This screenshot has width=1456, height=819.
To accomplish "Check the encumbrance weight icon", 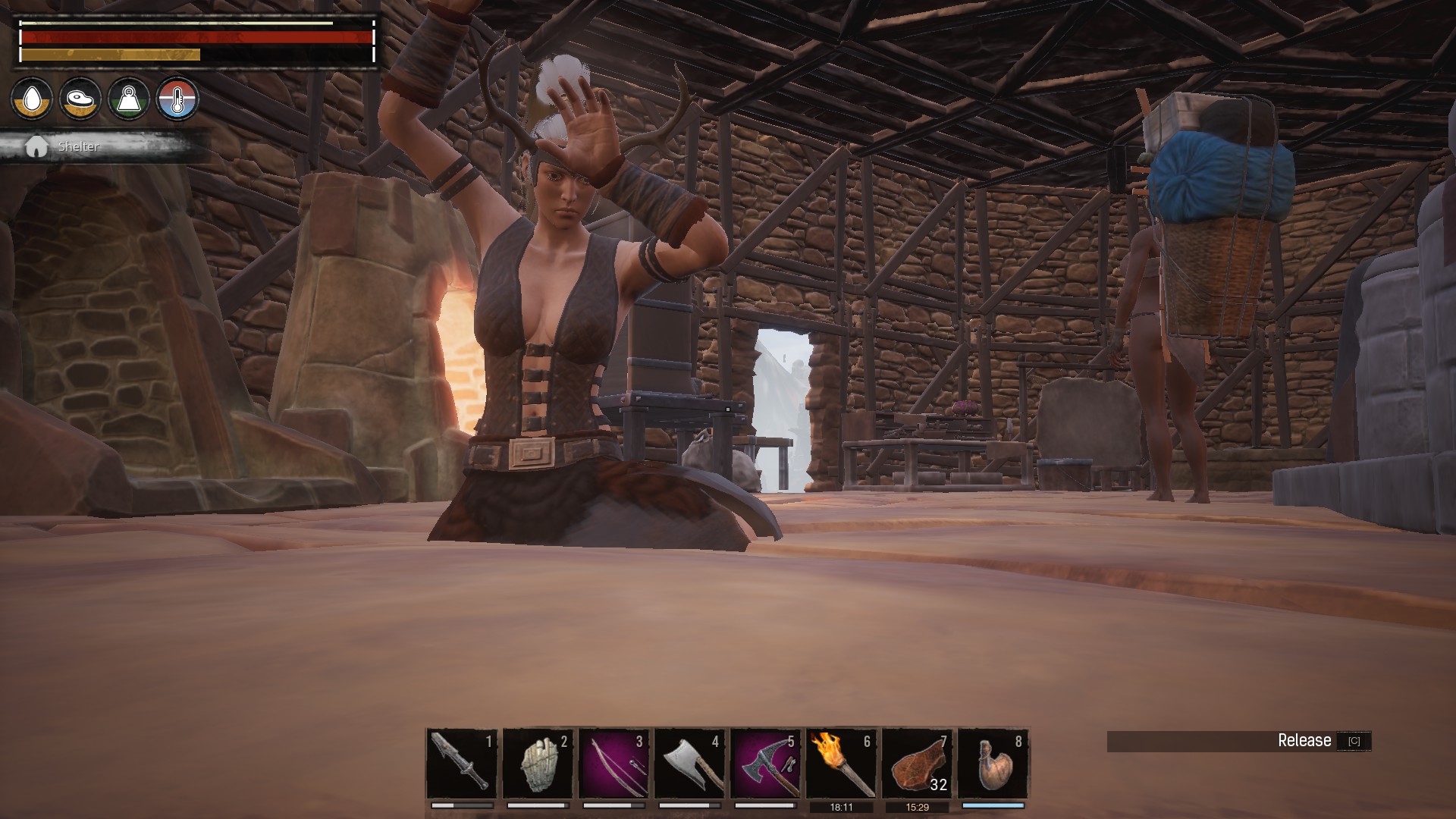I will tap(129, 99).
